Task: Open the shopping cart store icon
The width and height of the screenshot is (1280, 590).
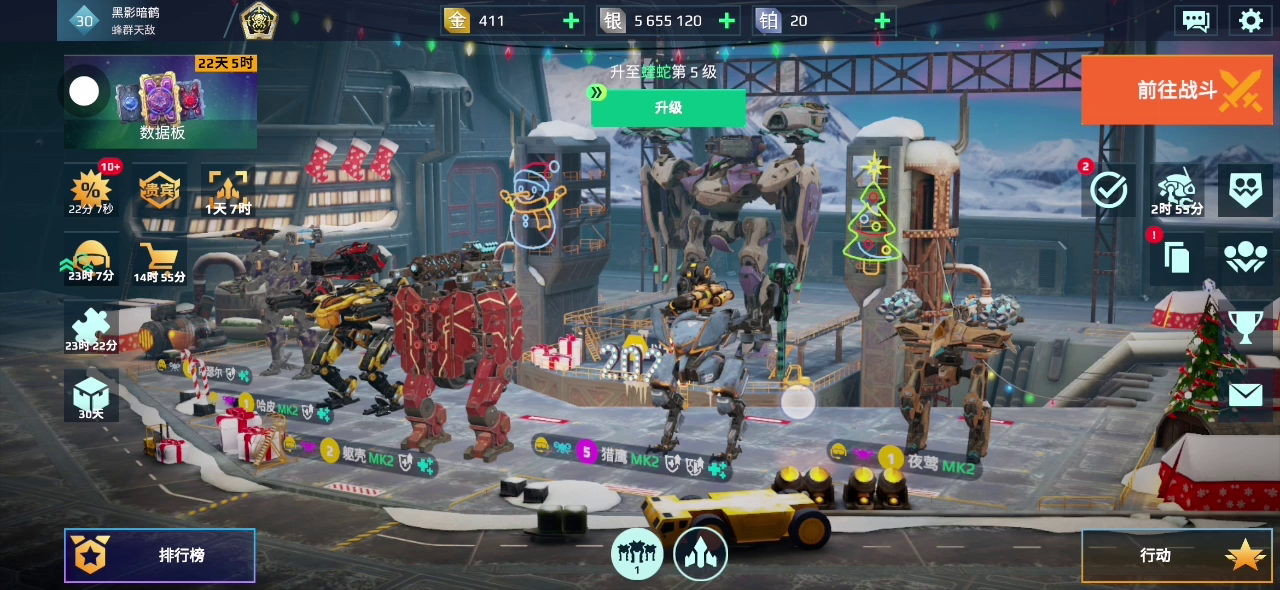Action: (159, 260)
